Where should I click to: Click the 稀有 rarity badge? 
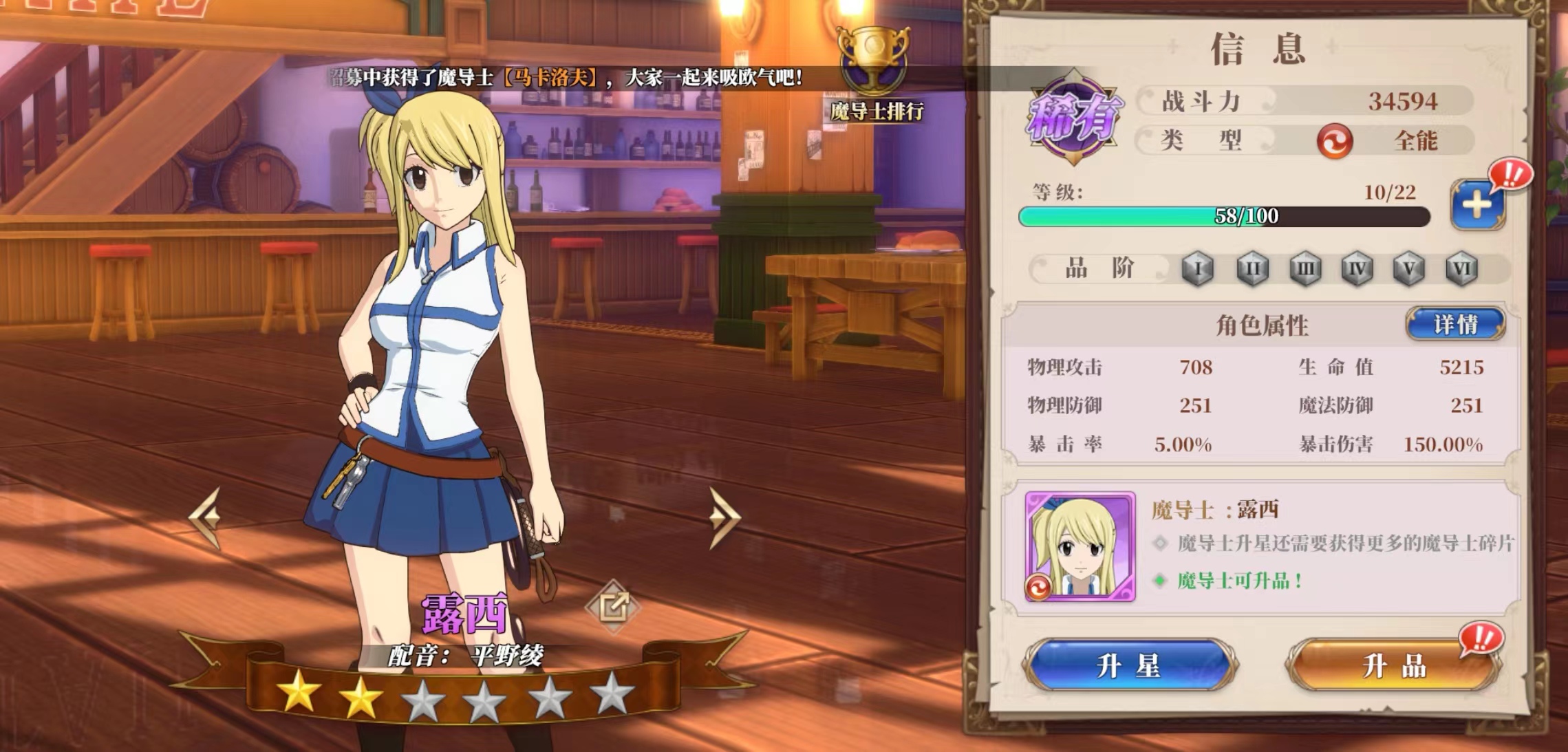pyautogui.click(x=1074, y=117)
